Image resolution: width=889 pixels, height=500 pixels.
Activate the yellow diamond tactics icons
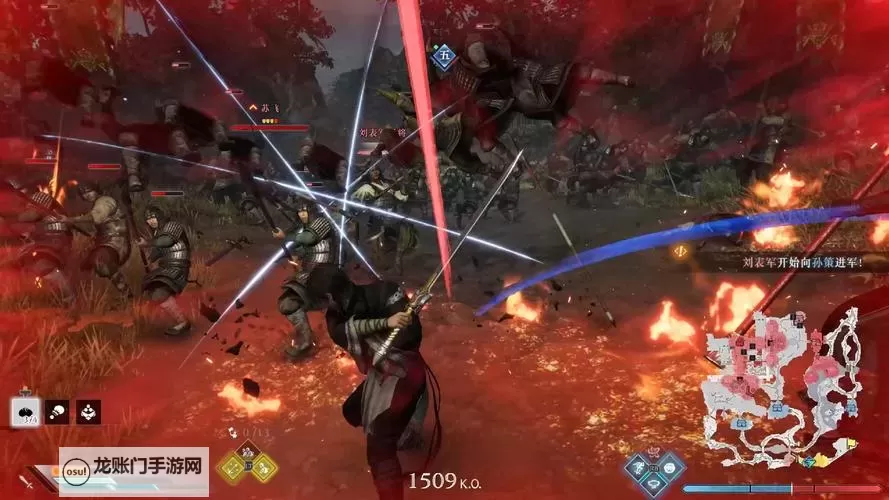point(247,464)
